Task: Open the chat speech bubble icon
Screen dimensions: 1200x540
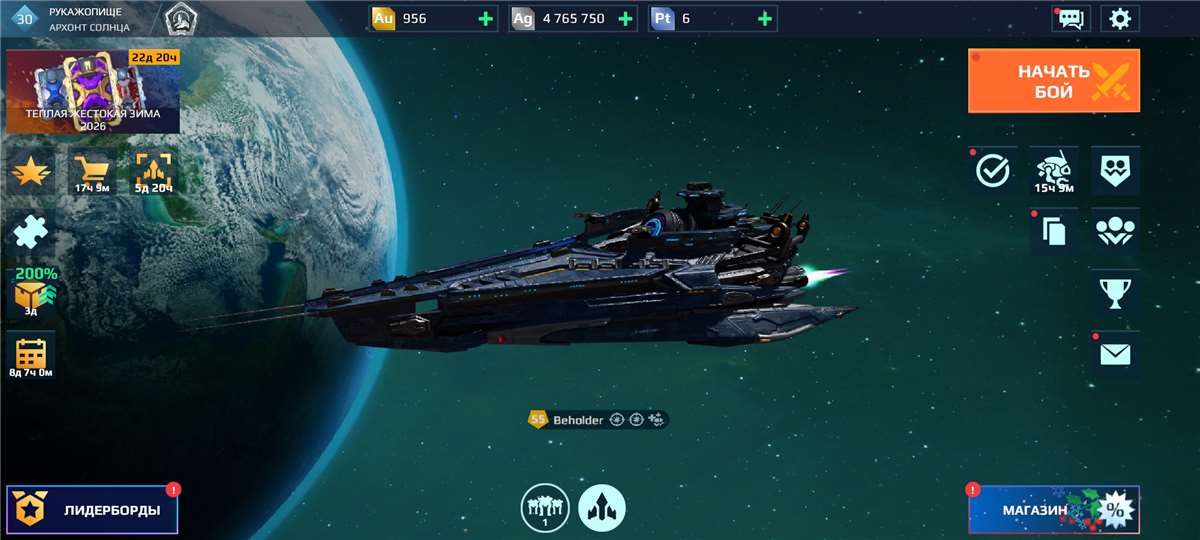Action: tap(1070, 18)
